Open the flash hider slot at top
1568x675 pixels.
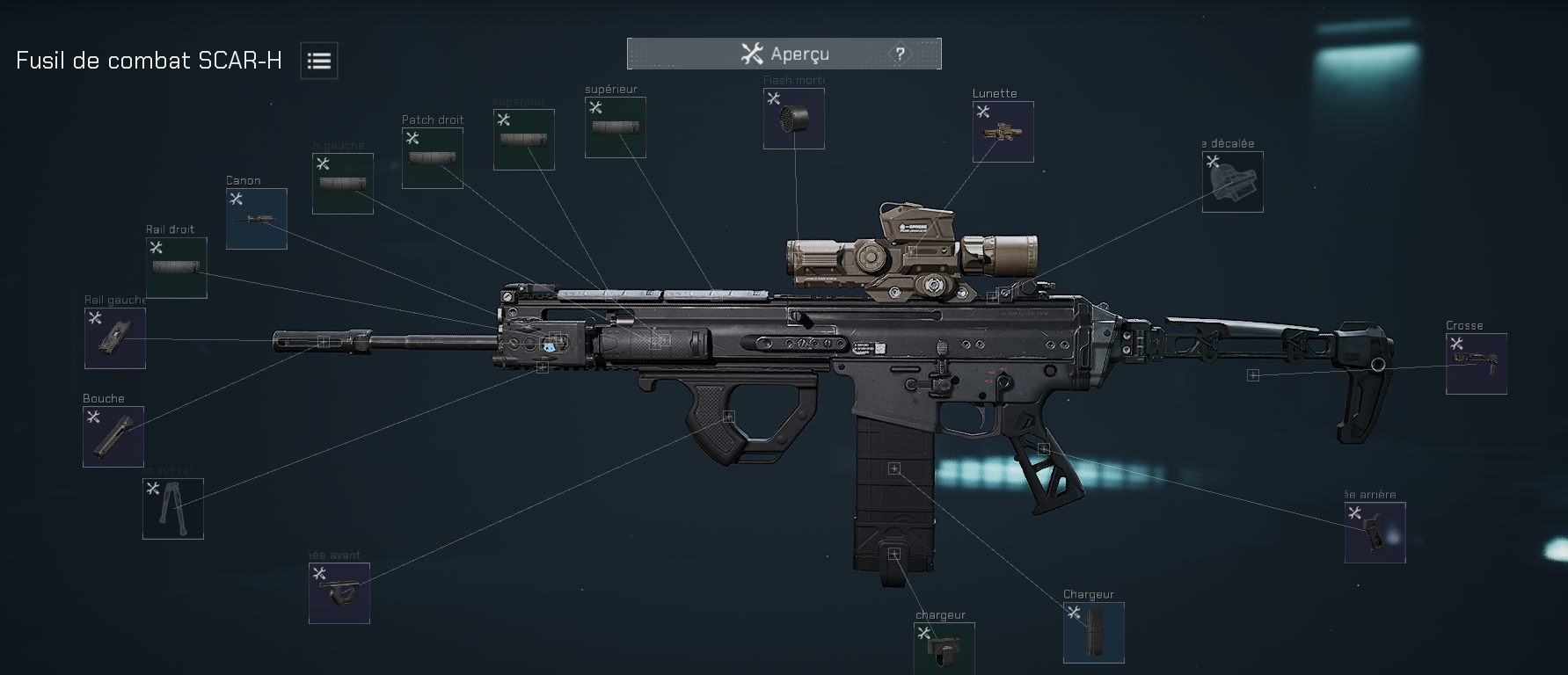[x=793, y=119]
